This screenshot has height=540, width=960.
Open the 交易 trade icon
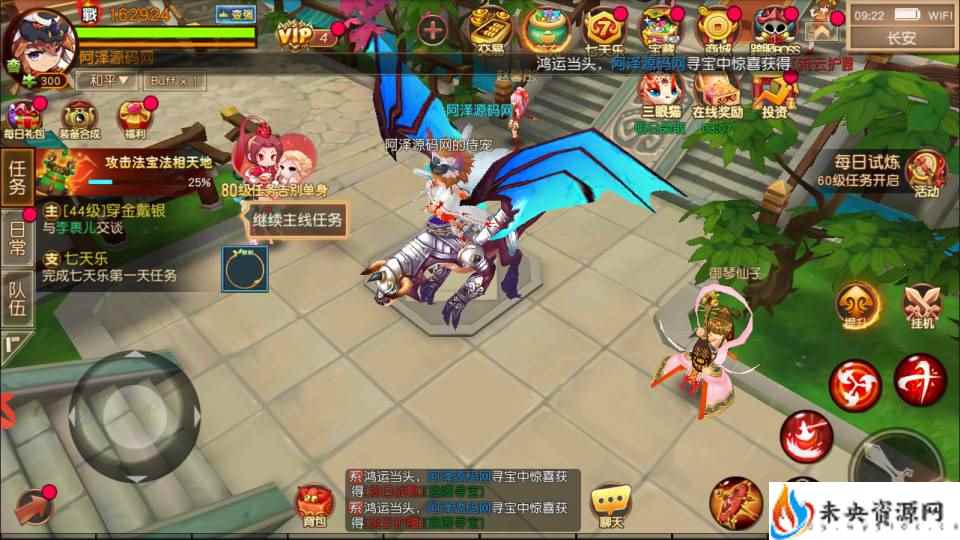tap(490, 27)
